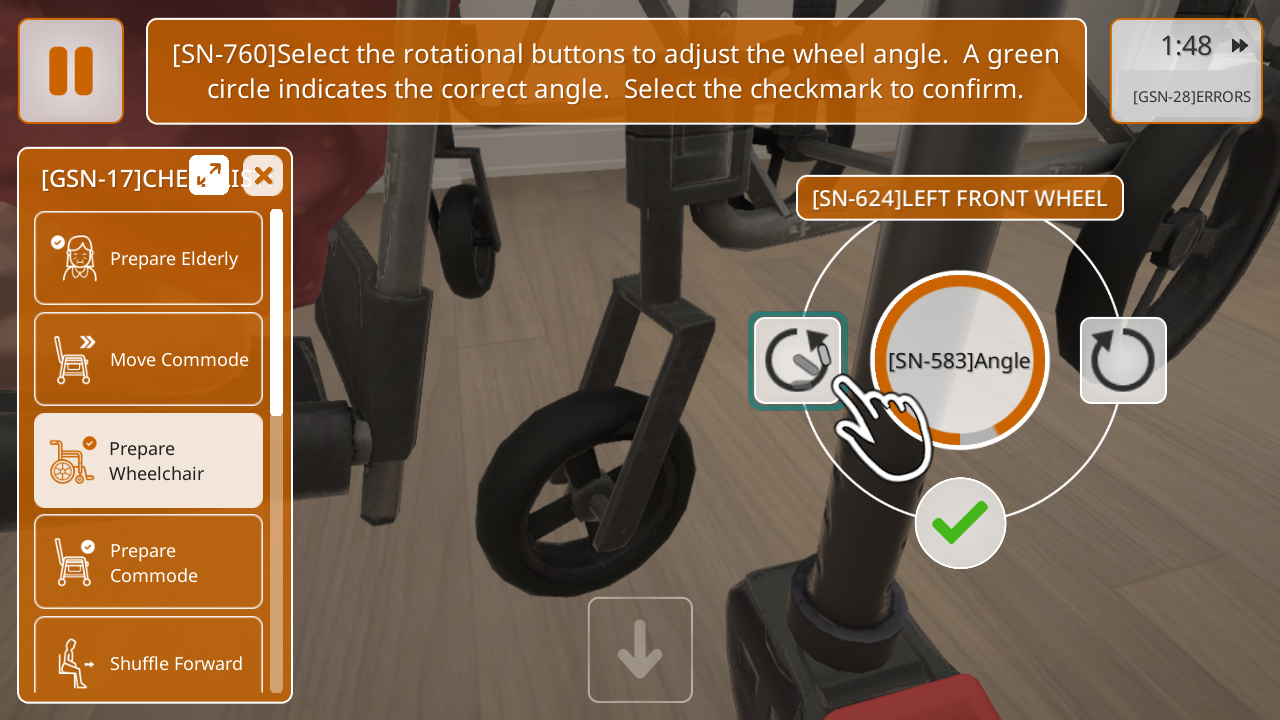This screenshot has height=720, width=1280.
Task: Open the Prepare Wheelchair checklist step
Action: click(148, 460)
